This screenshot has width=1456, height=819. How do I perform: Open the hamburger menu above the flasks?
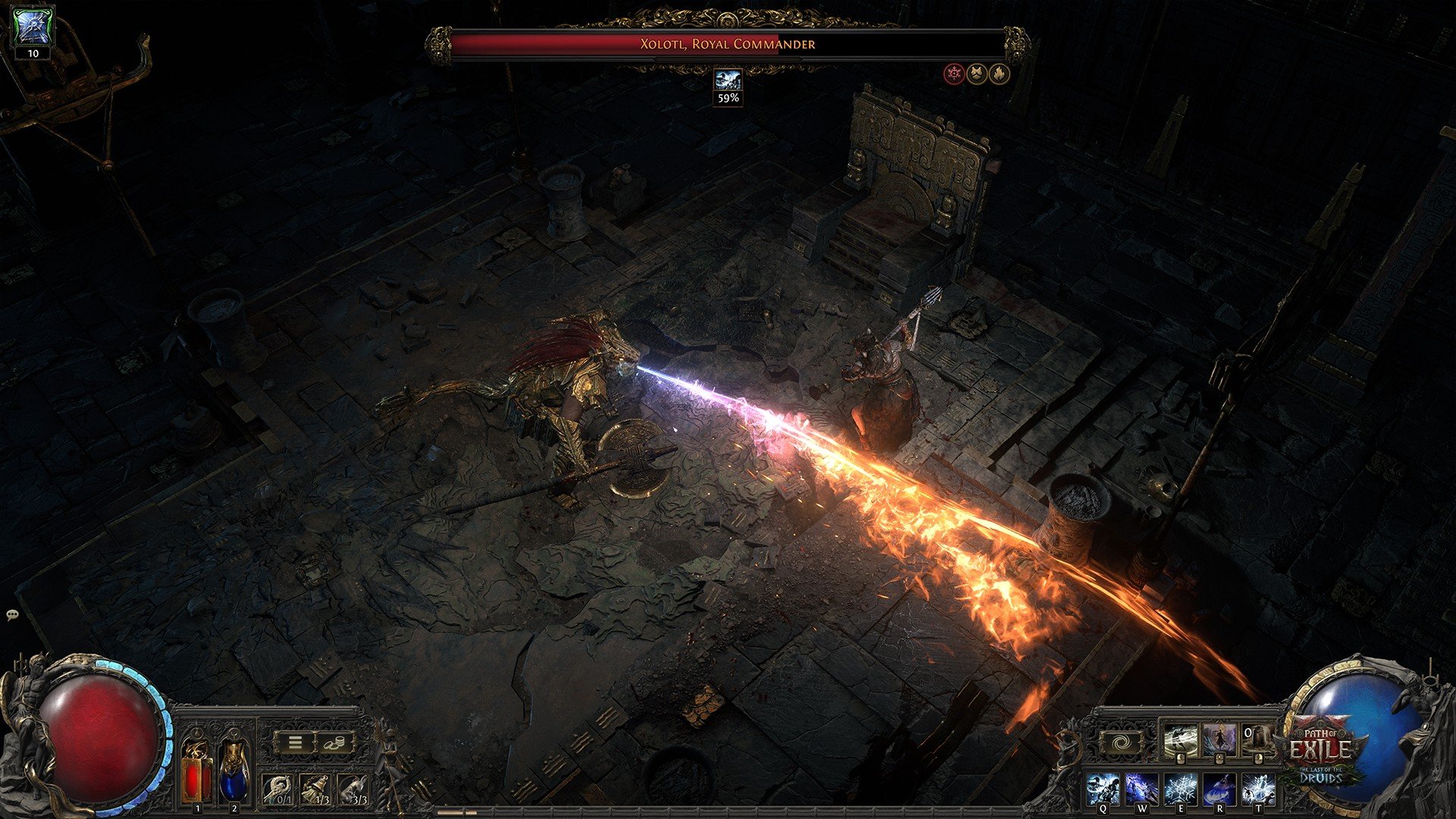[x=295, y=742]
